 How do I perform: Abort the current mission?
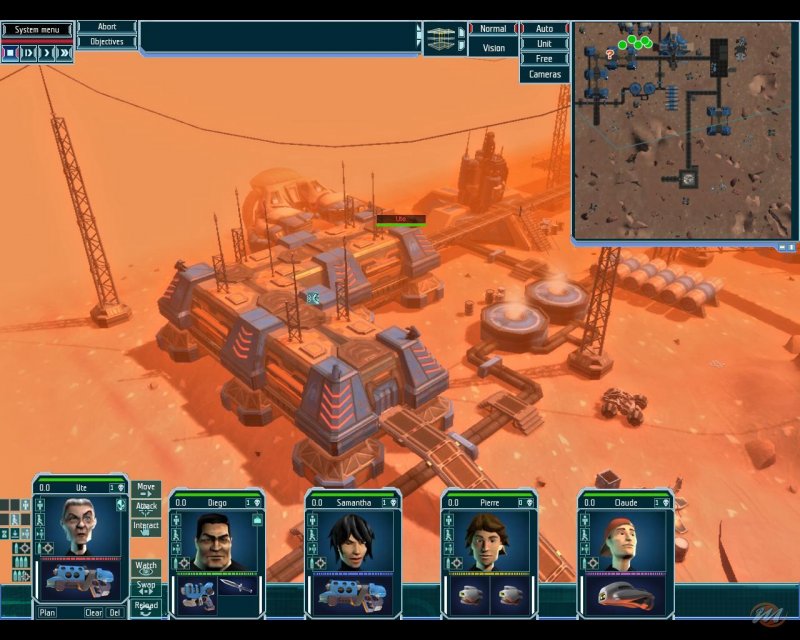[107, 27]
